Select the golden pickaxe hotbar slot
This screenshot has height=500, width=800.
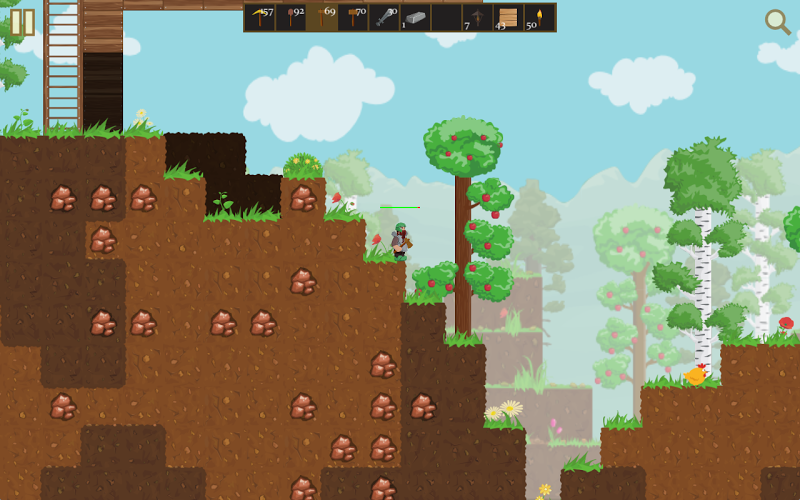(261, 17)
